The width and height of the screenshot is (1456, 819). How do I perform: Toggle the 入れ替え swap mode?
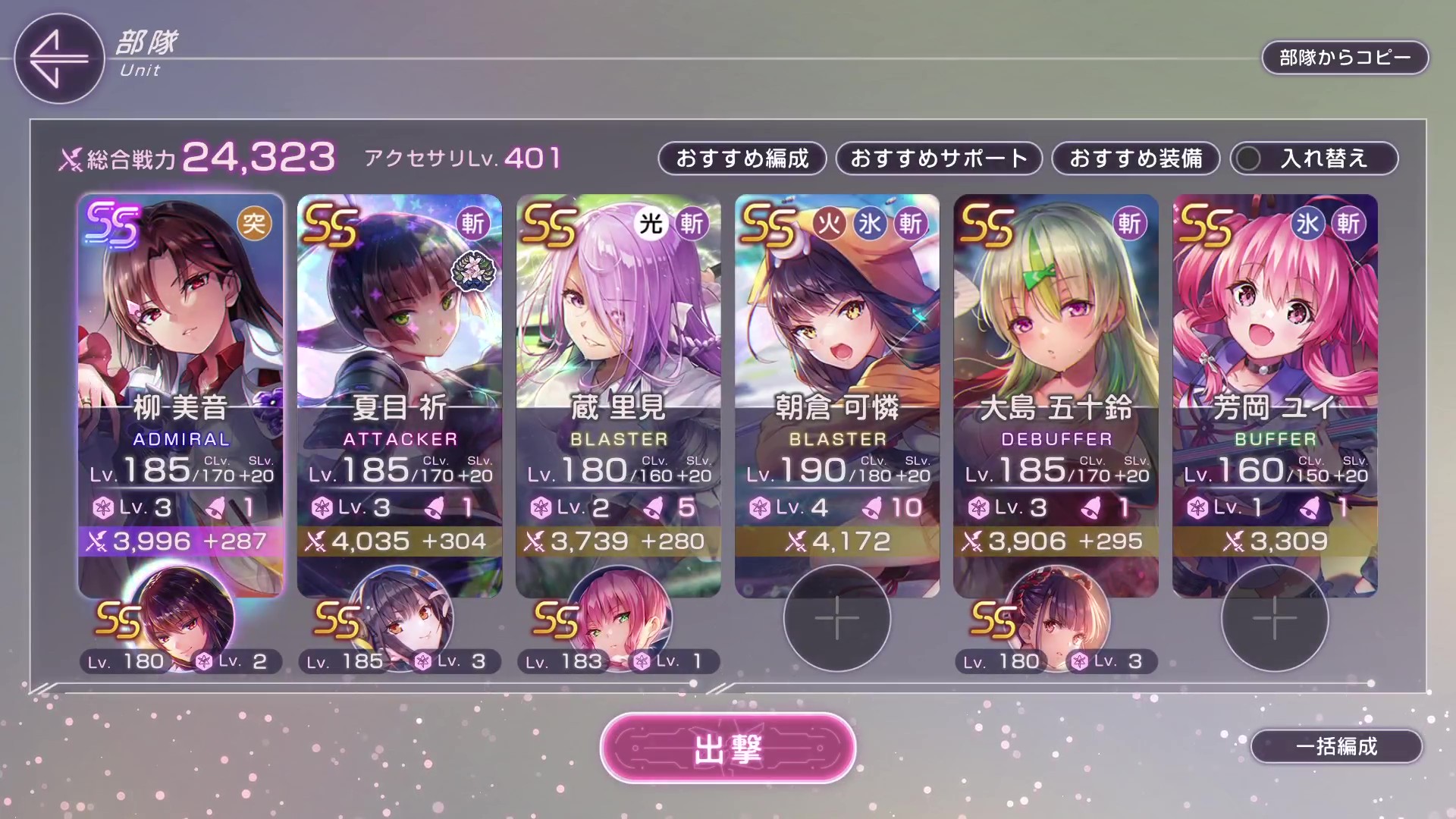click(x=1313, y=158)
